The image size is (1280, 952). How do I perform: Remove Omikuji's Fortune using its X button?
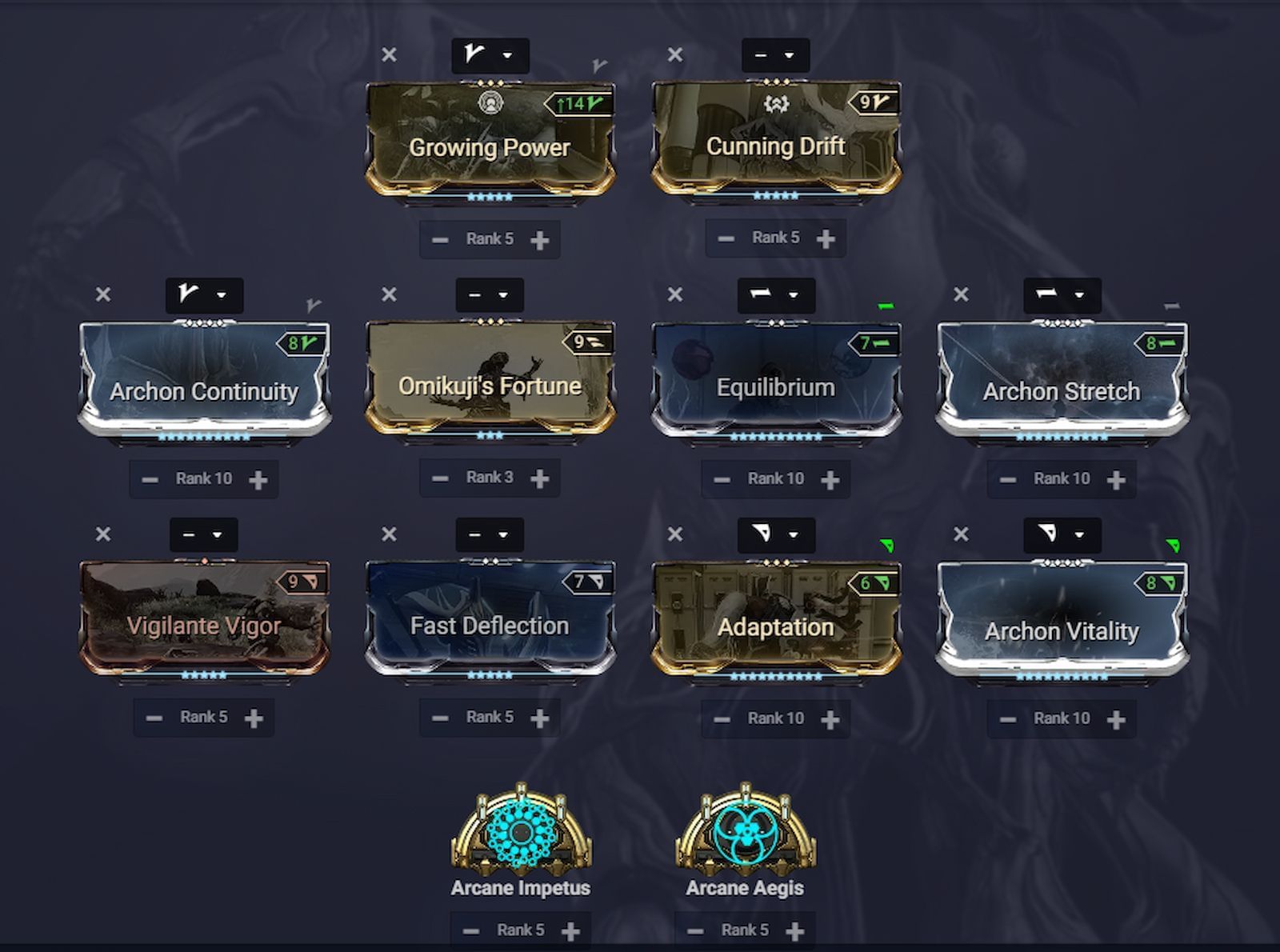(390, 295)
